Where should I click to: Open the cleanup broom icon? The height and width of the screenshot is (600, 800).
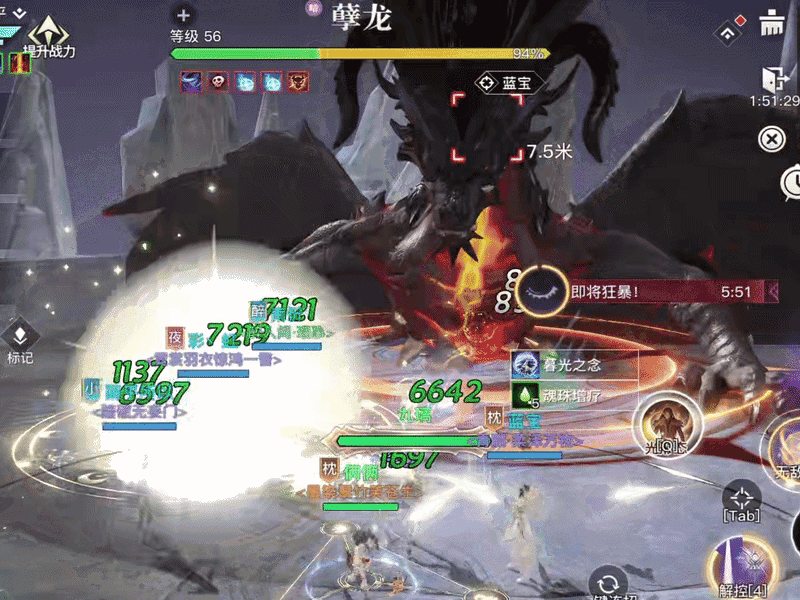tap(771, 24)
